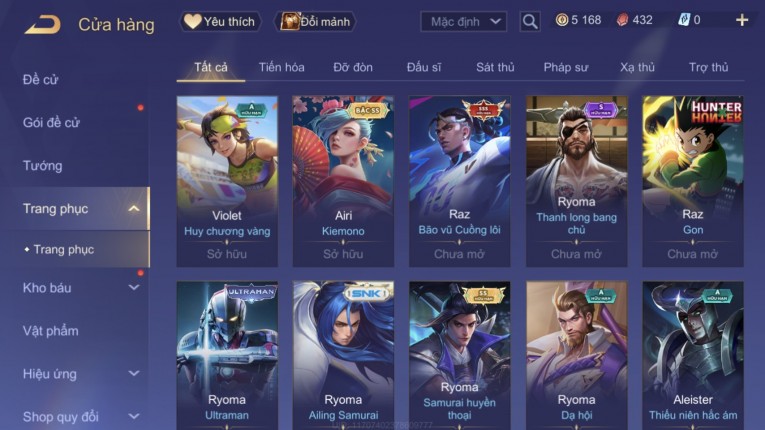765x430 pixels.
Task: Go to the Tướng section
Action: pyautogui.click(x=43, y=165)
